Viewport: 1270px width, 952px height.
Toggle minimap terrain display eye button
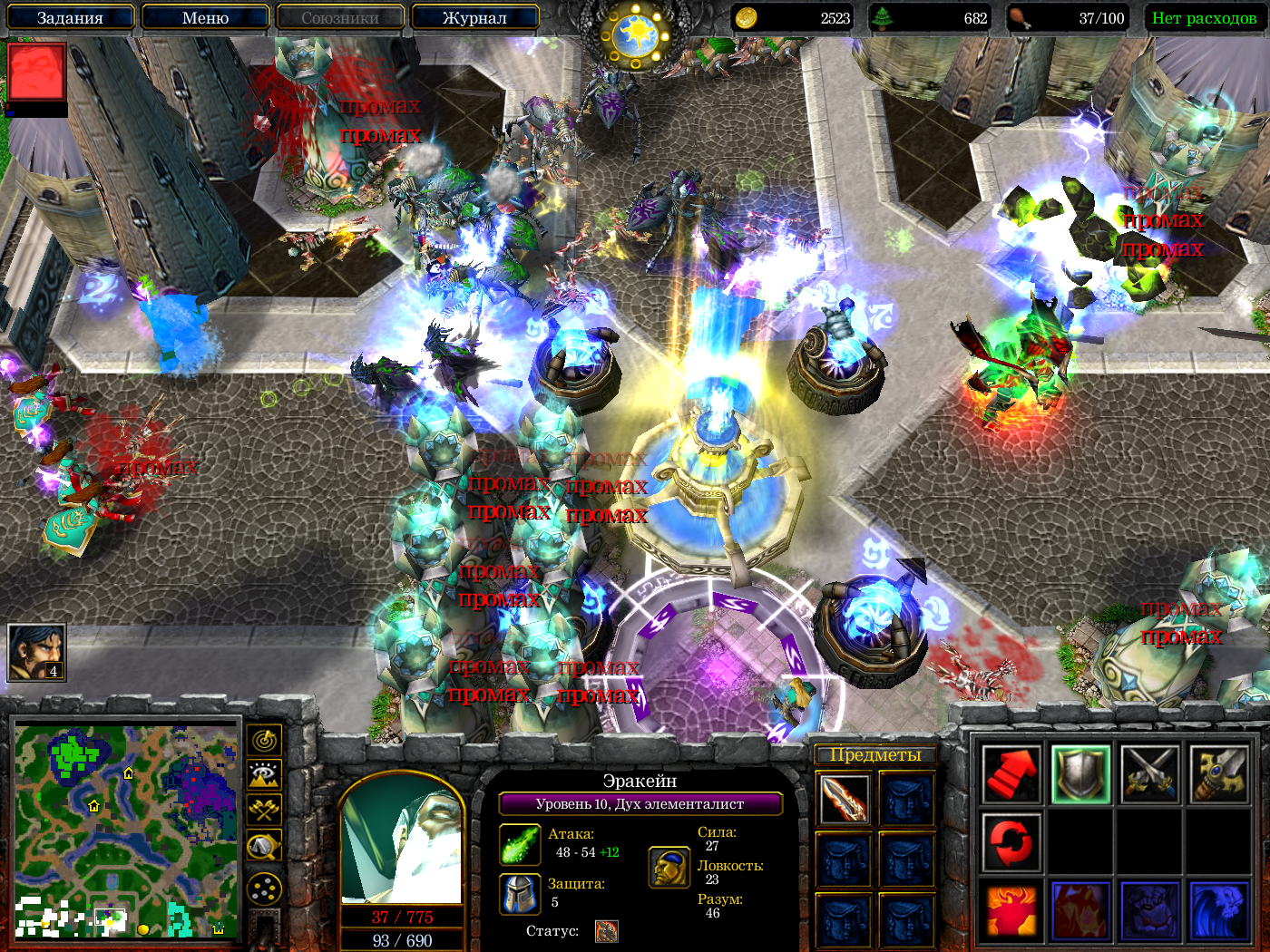click(264, 775)
